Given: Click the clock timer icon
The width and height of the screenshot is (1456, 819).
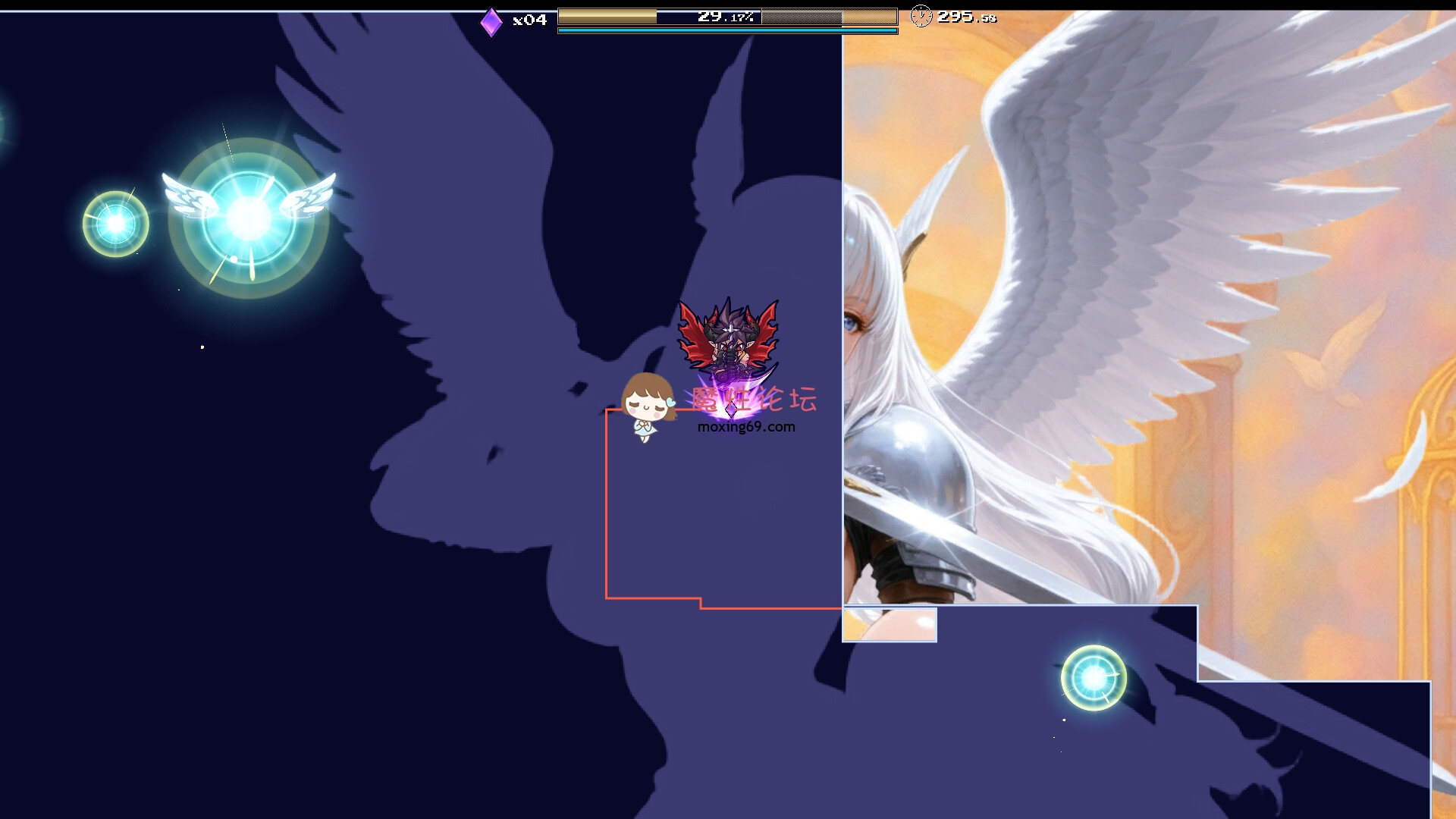Looking at the screenshot, I should coord(921,16).
